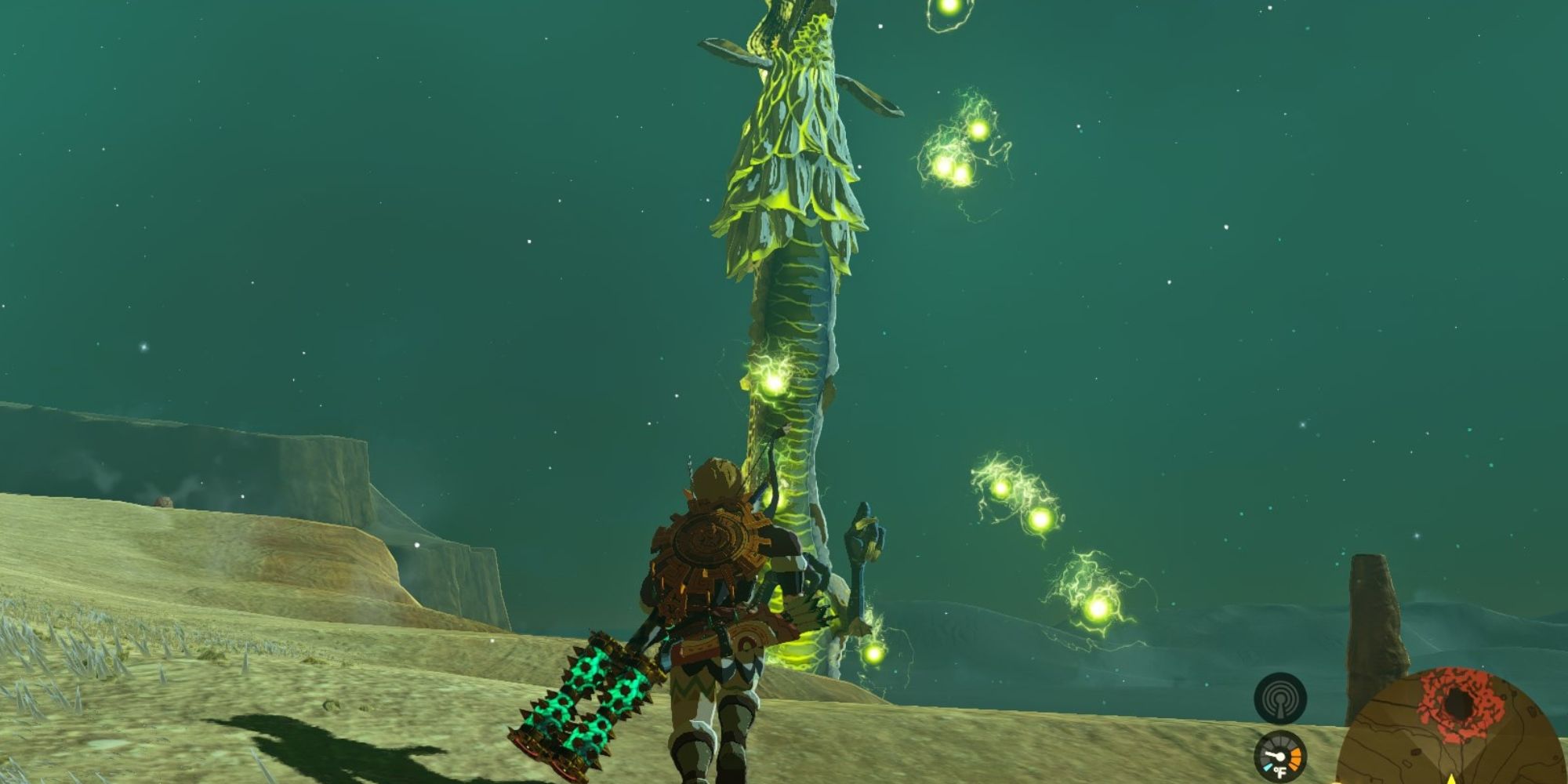Select the temperature gauge icon

tap(1279, 756)
